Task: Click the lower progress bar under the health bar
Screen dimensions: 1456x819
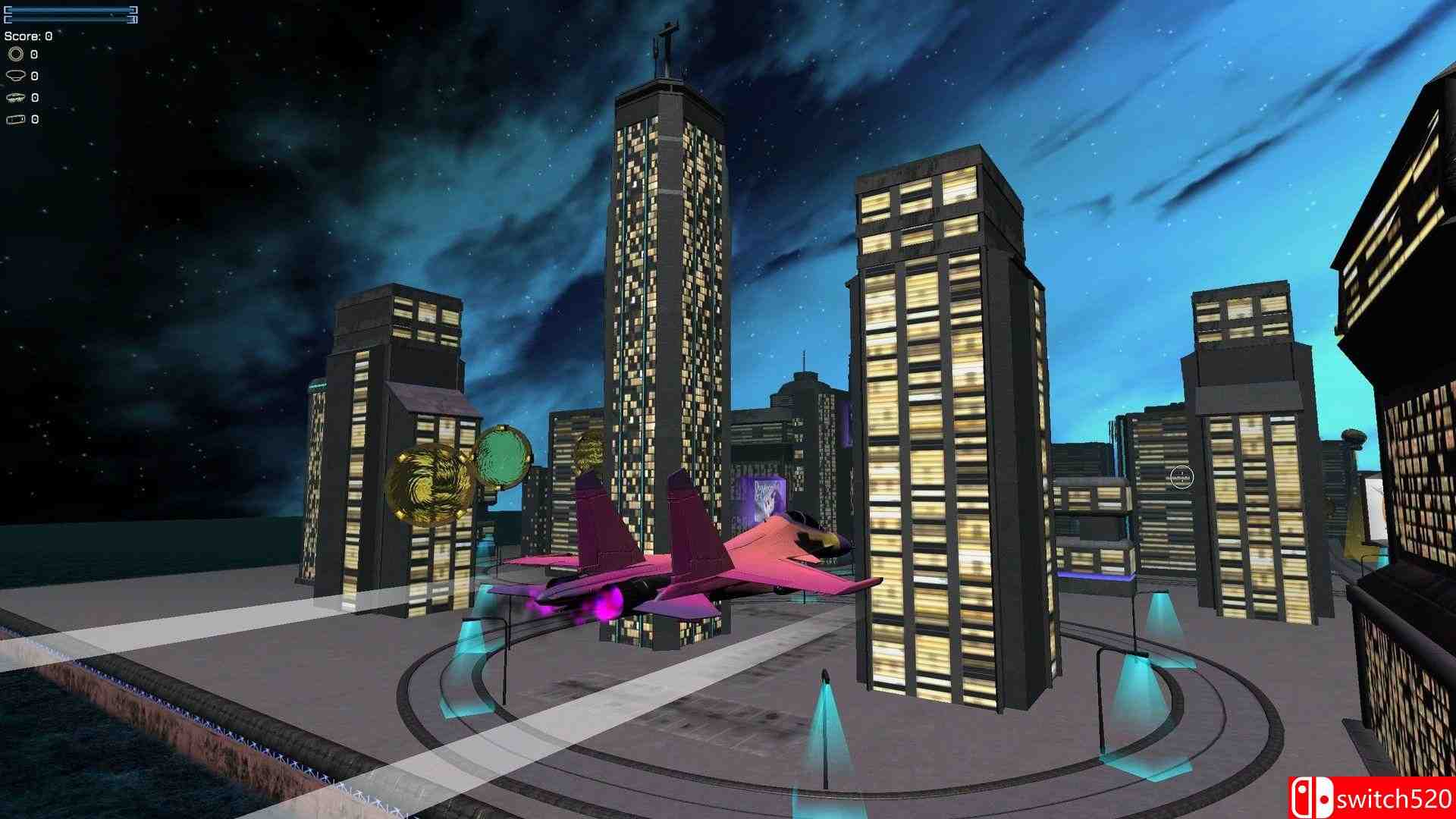Action: 68,19
